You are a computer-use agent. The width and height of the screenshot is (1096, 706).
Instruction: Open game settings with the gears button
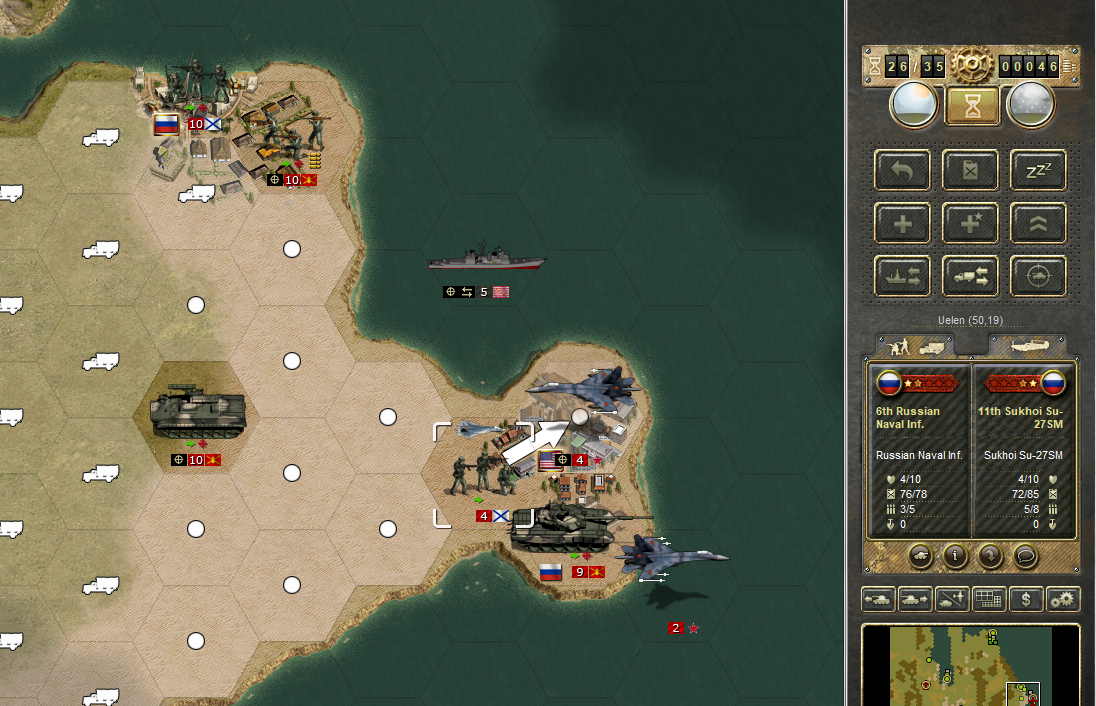click(1063, 599)
